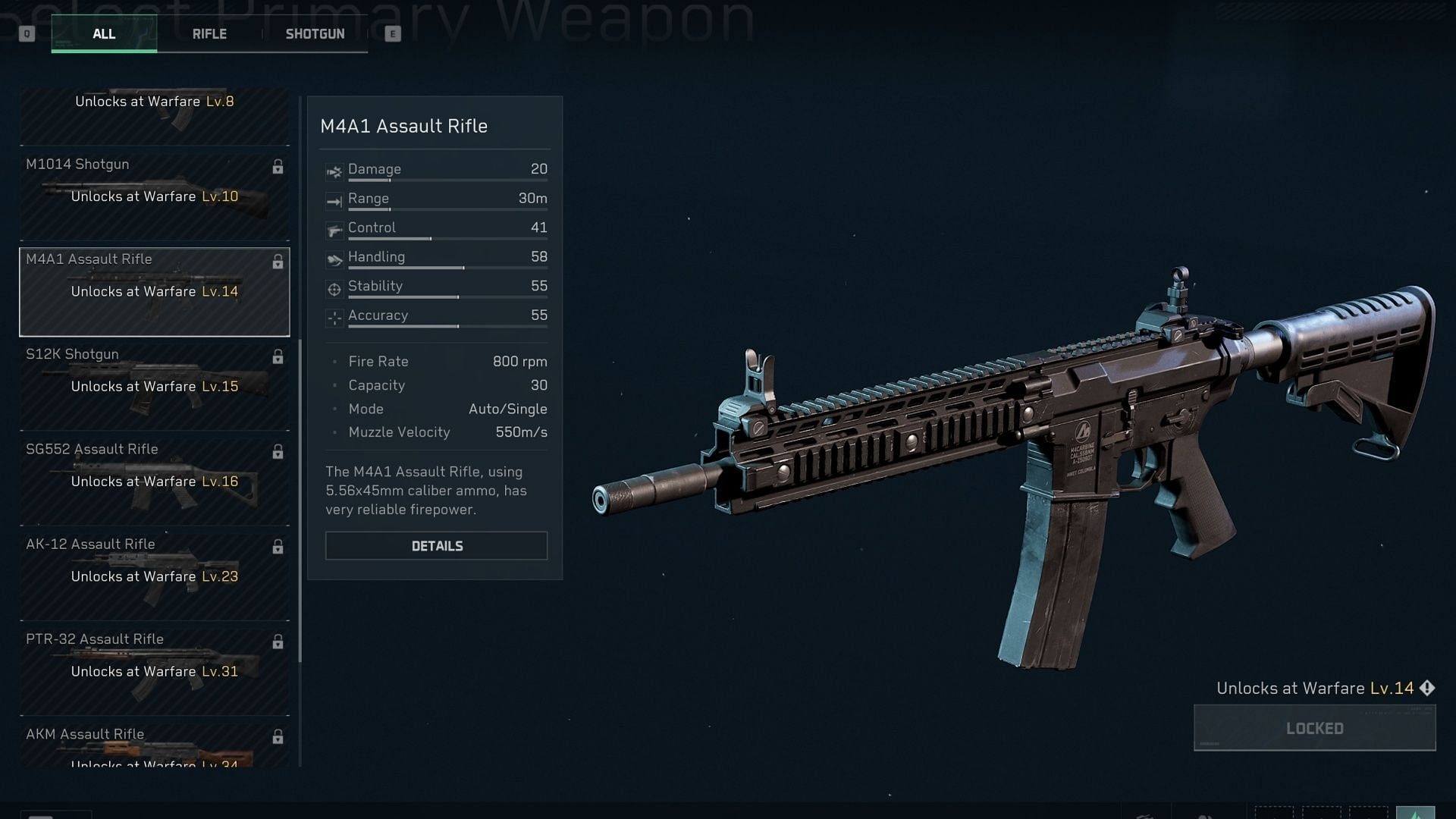Click the Handling stat icon
This screenshot has width=1456, height=819.
coord(334,259)
